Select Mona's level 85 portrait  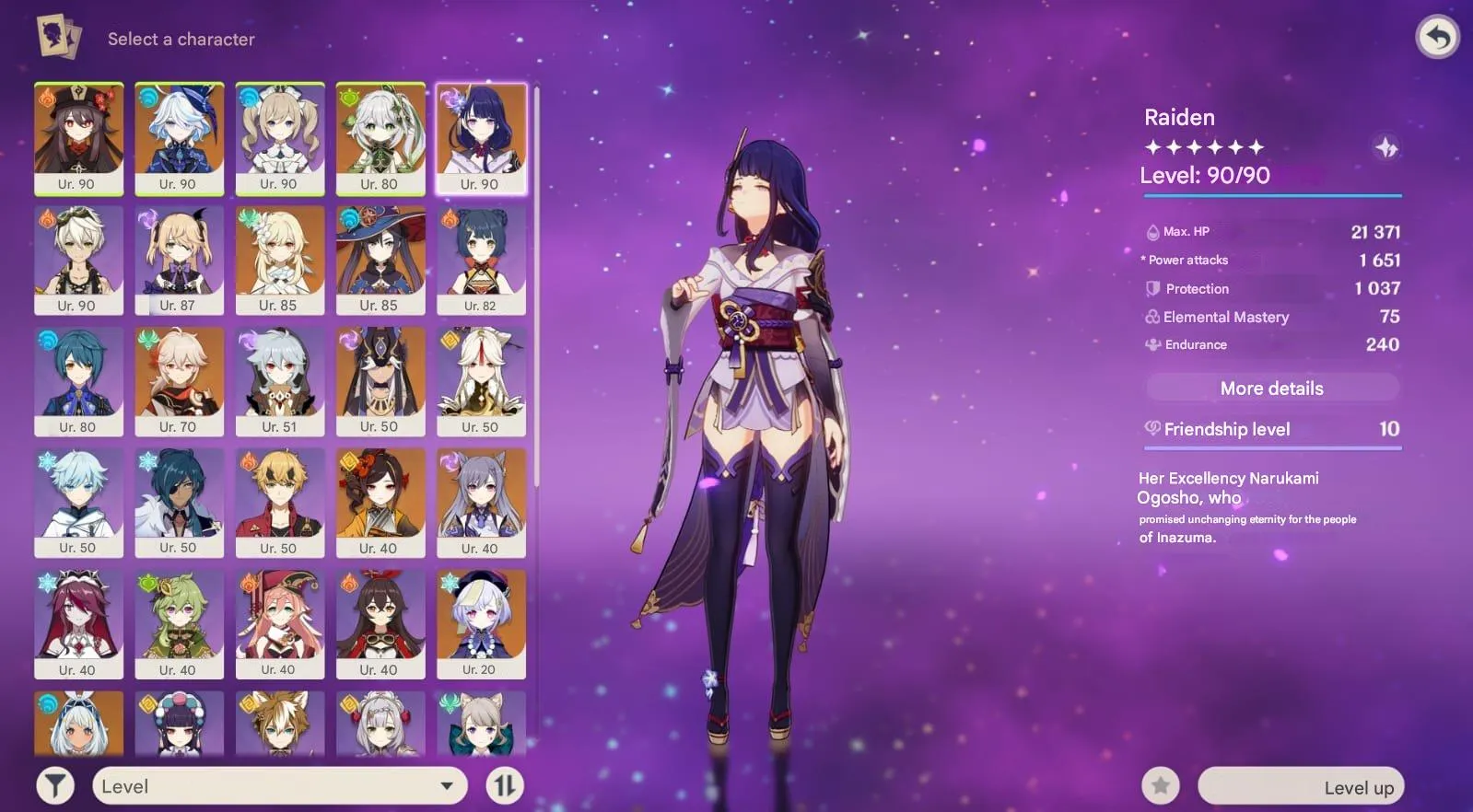pyautogui.click(x=381, y=256)
